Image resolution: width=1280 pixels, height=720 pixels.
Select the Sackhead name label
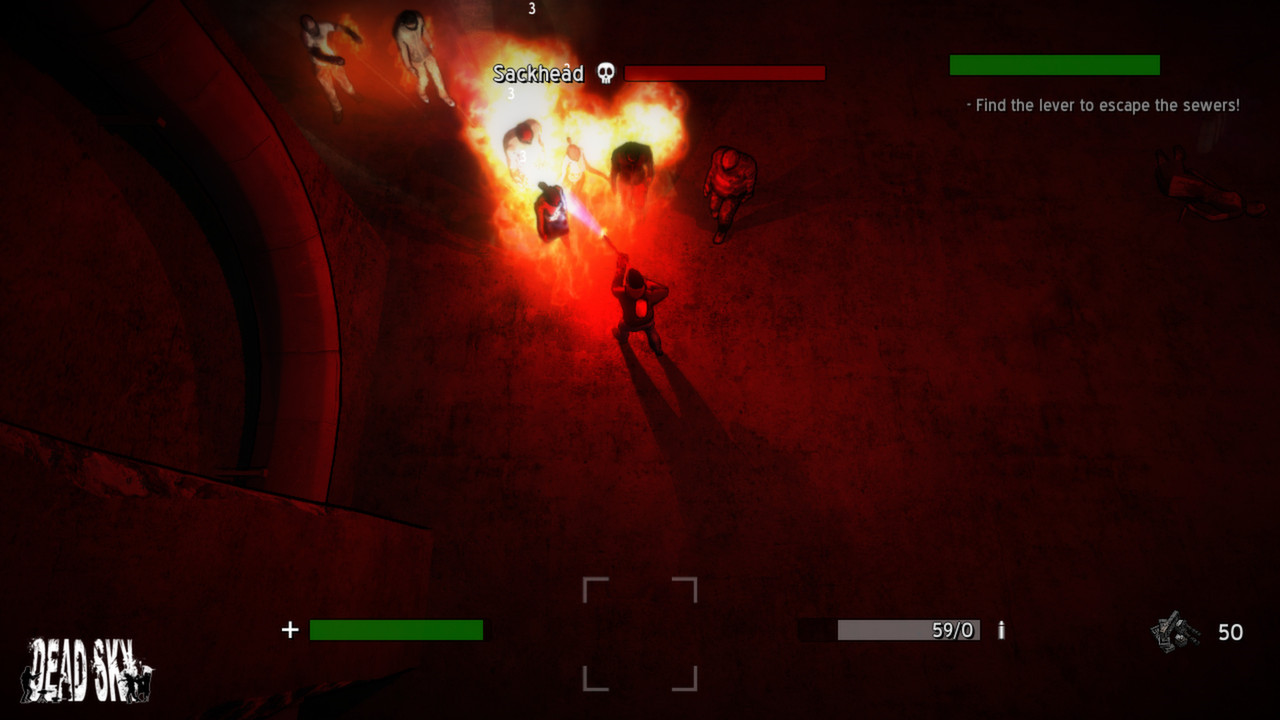pos(538,73)
